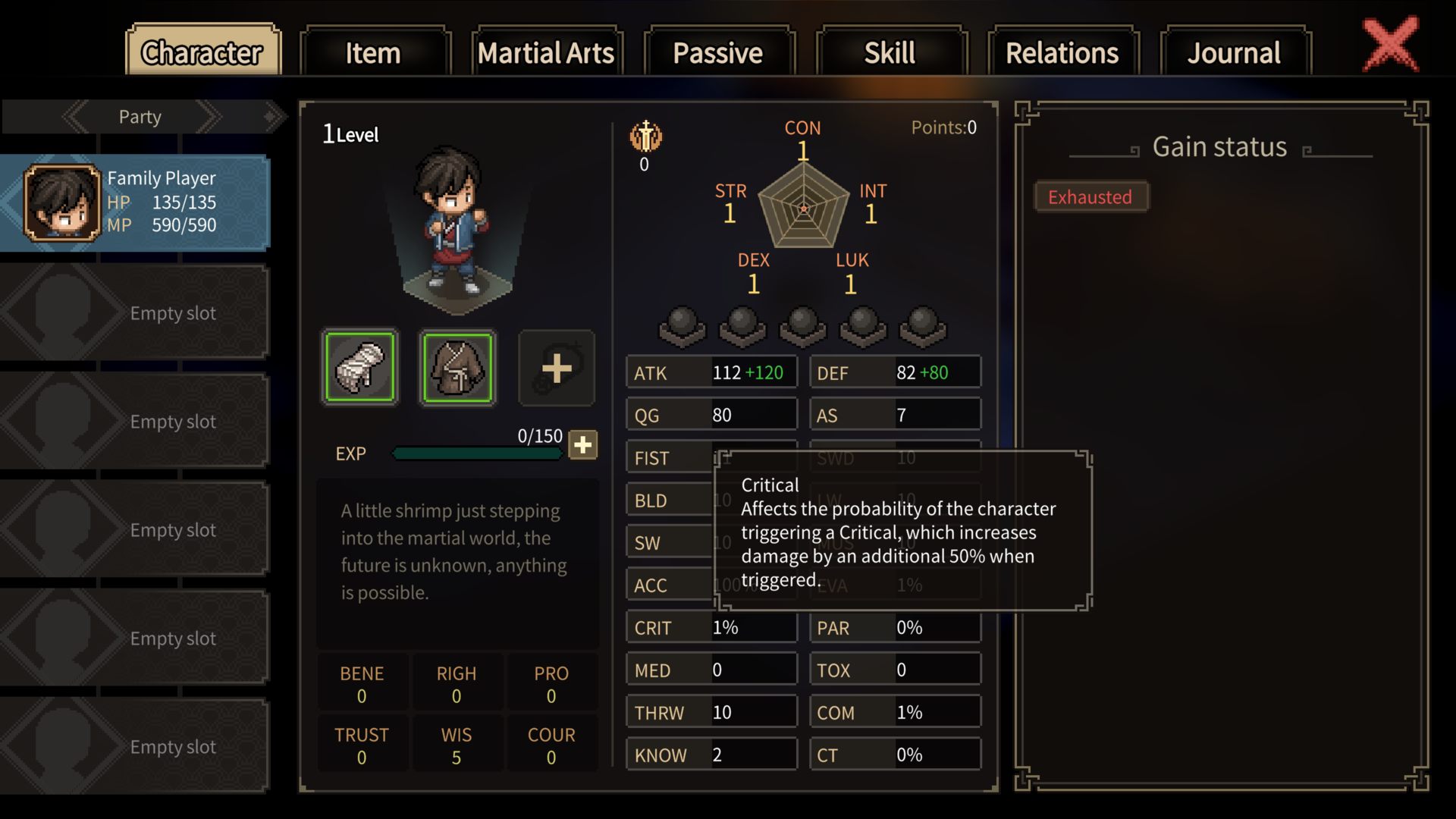Select the equipped brown robe slot
Image resolution: width=1456 pixels, height=819 pixels.
(x=457, y=368)
